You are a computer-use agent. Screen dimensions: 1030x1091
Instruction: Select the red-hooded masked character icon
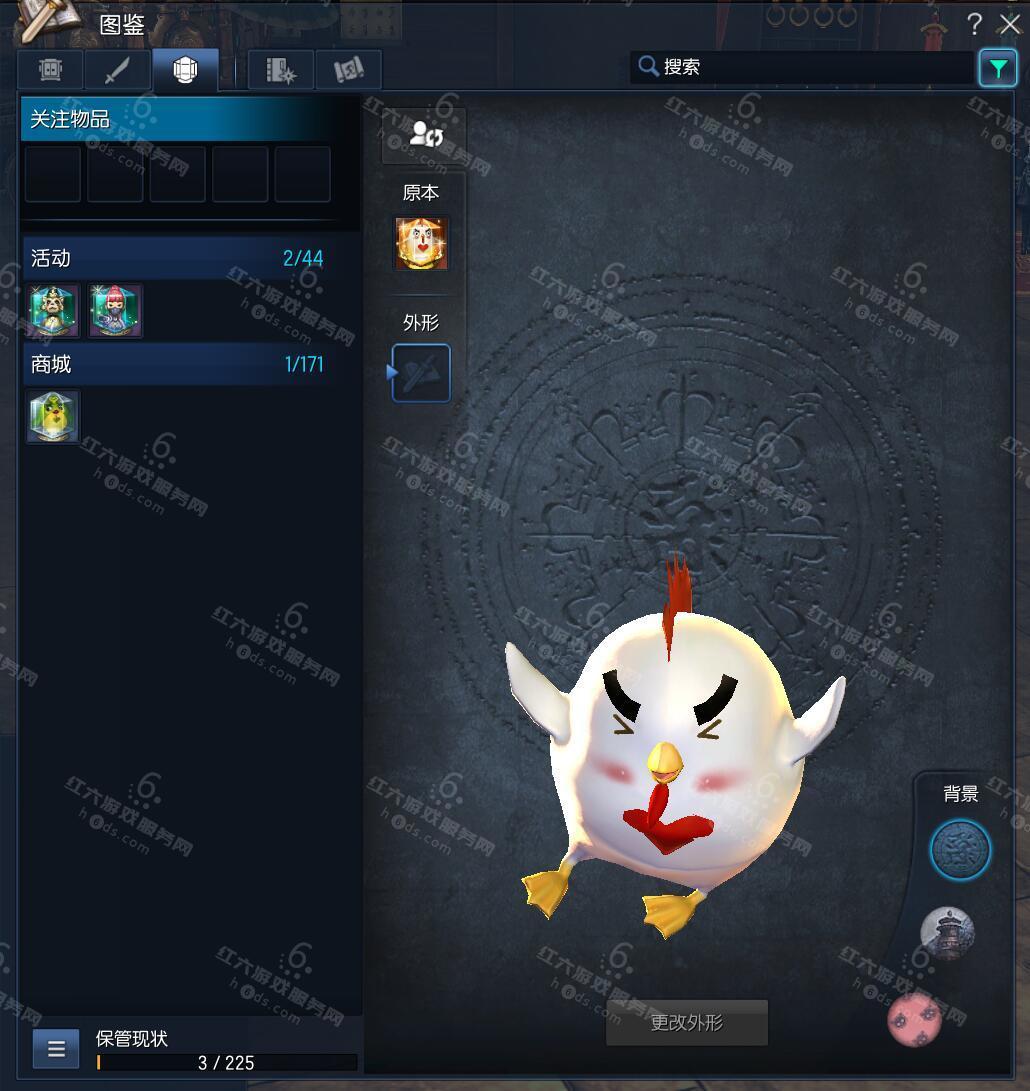coord(115,310)
